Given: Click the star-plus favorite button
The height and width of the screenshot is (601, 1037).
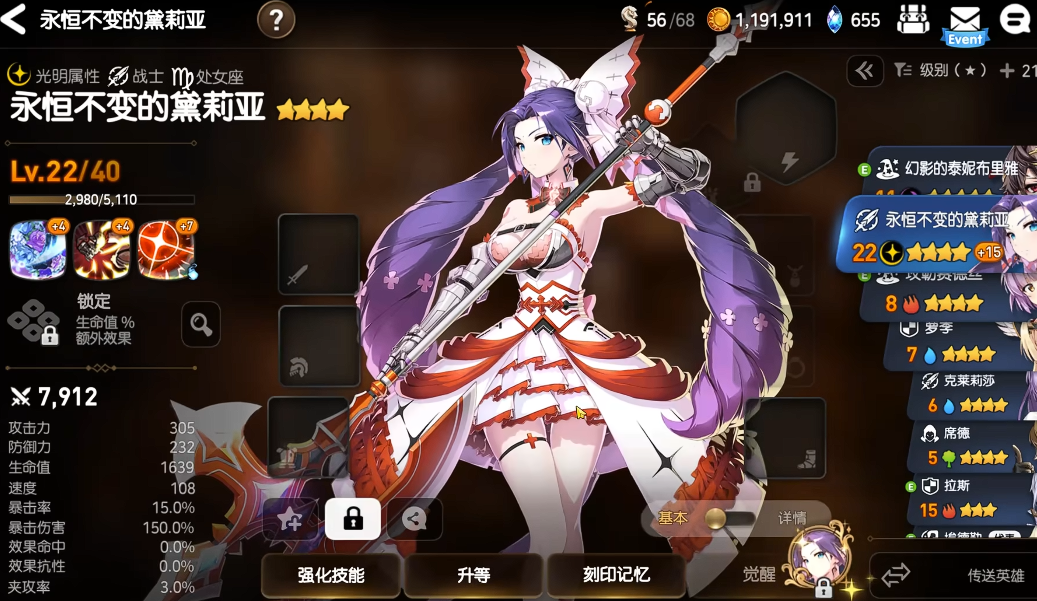Looking at the screenshot, I should 290,518.
